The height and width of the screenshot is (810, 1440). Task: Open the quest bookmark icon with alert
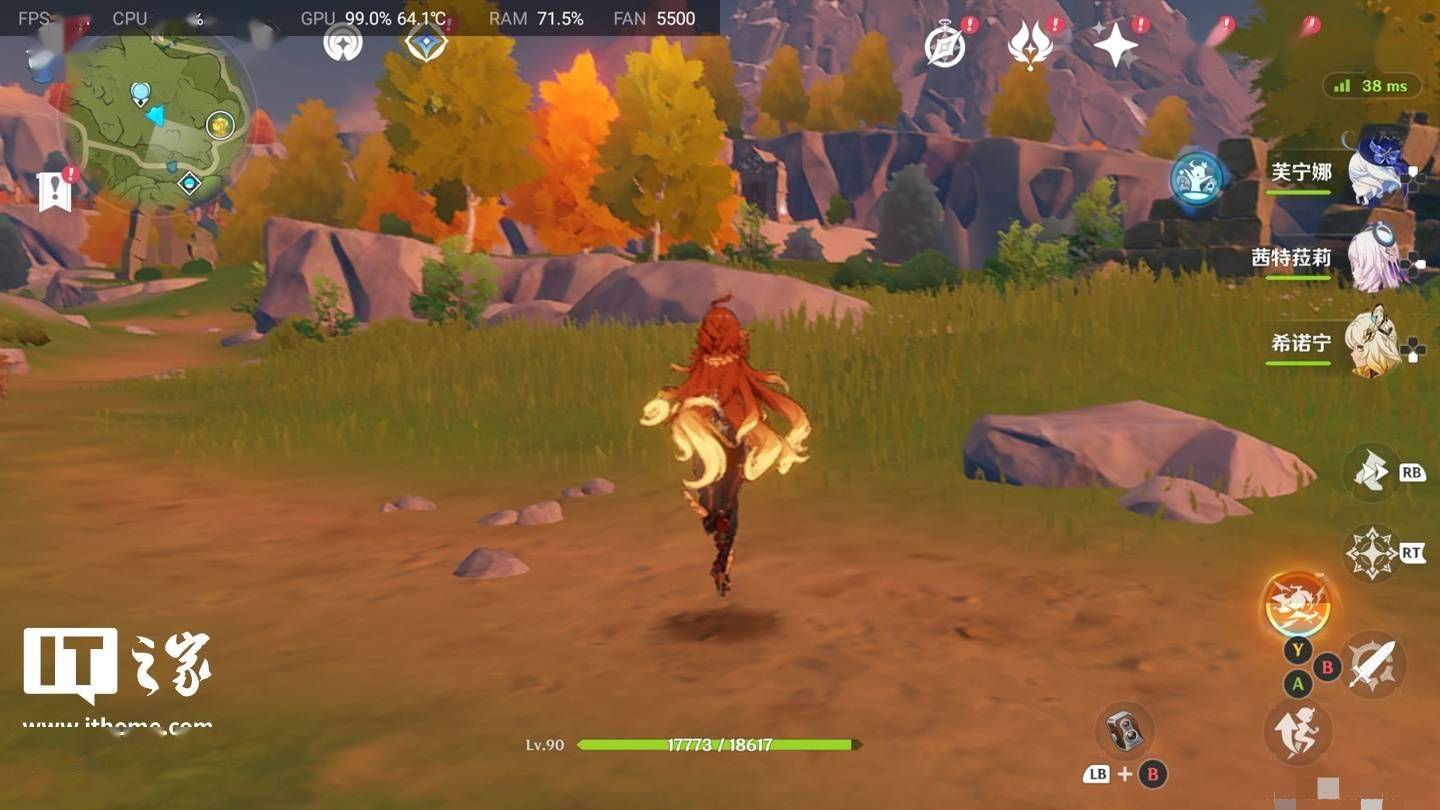tap(55, 190)
